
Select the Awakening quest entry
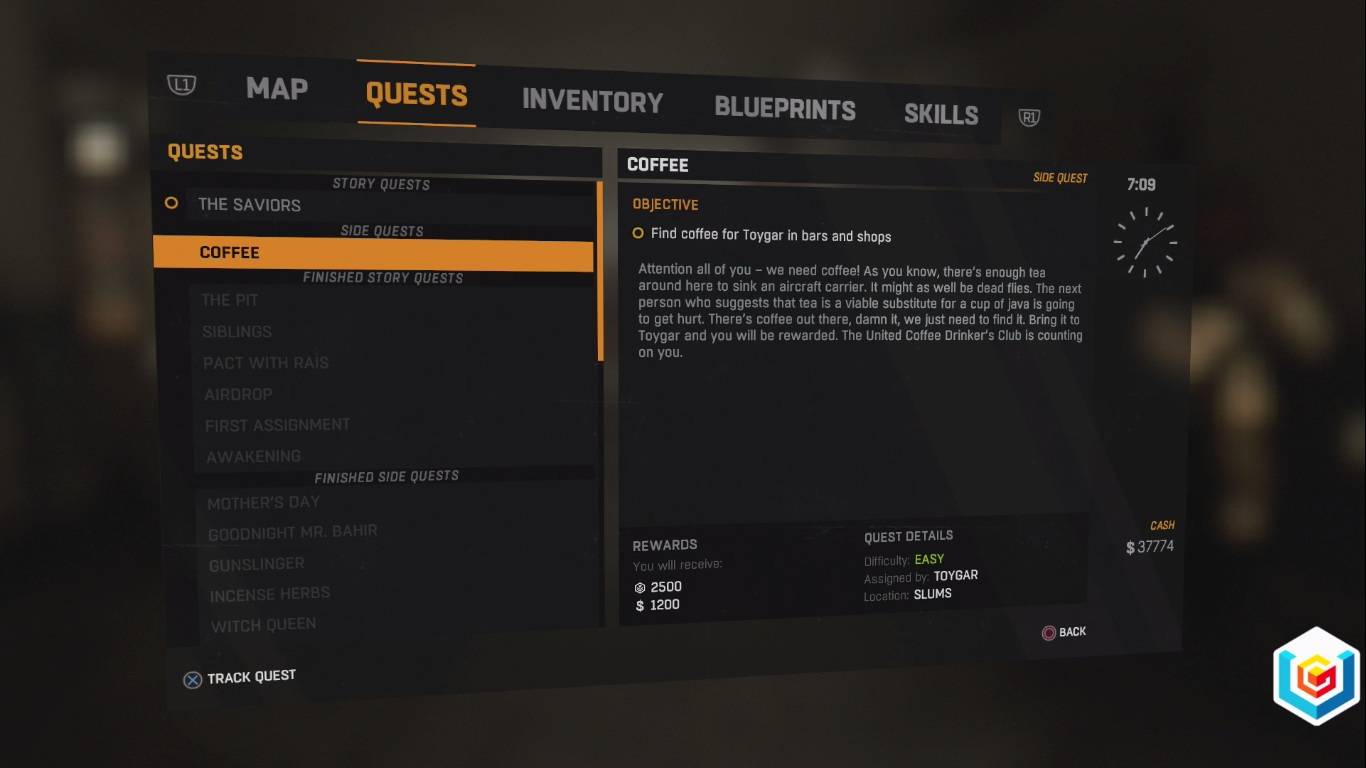(253, 456)
